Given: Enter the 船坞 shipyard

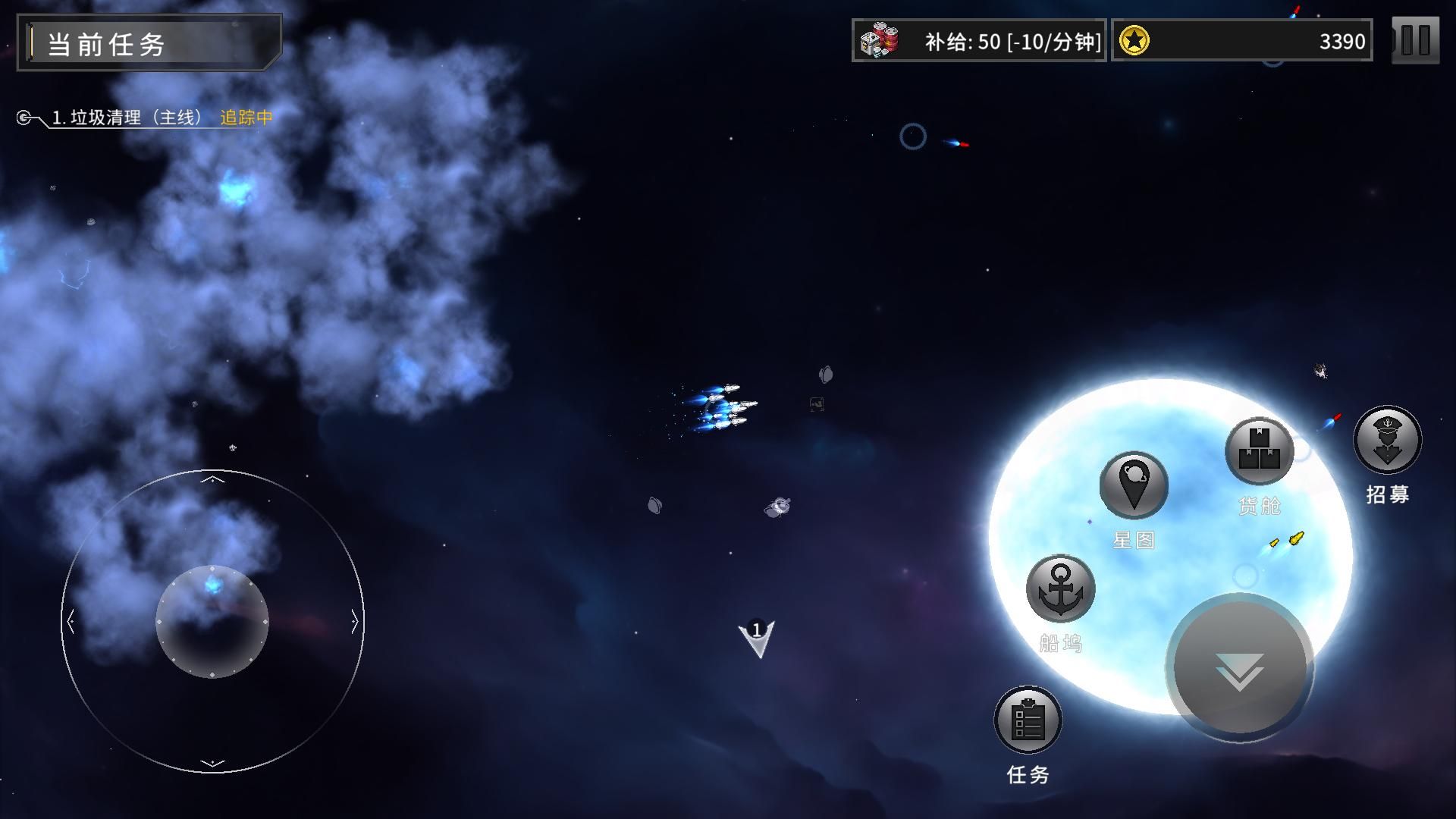Looking at the screenshot, I should 1060,589.
